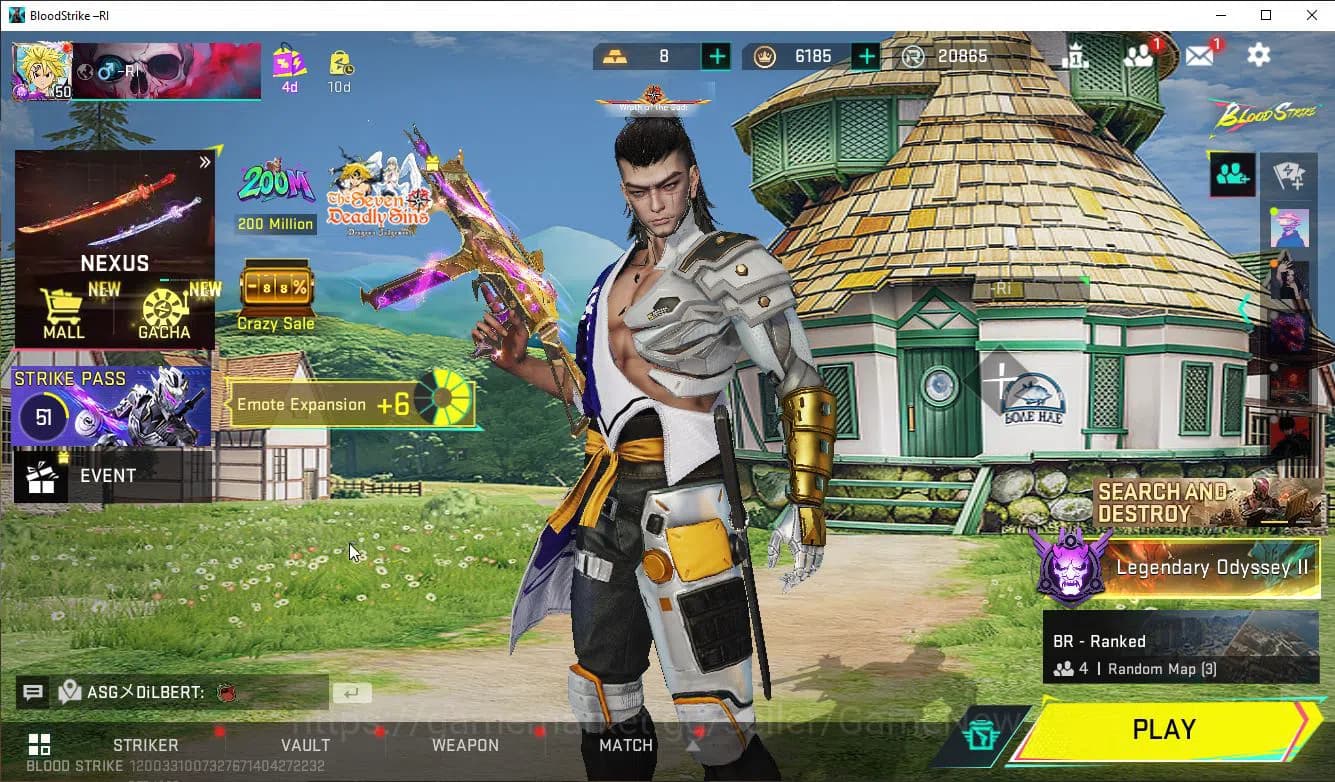1335x782 pixels.
Task: Open the clan flag icon
Action: 1290,174
